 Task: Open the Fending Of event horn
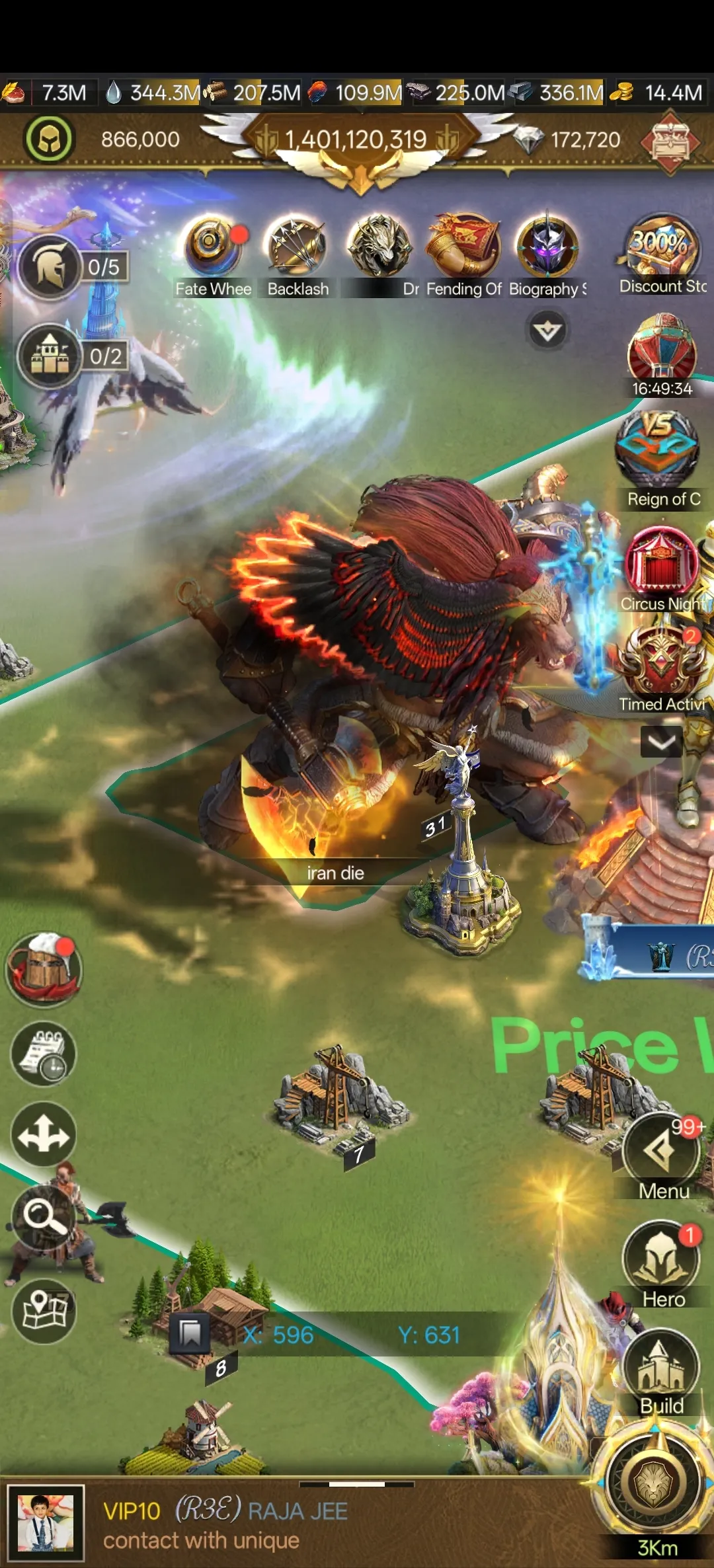(x=464, y=246)
